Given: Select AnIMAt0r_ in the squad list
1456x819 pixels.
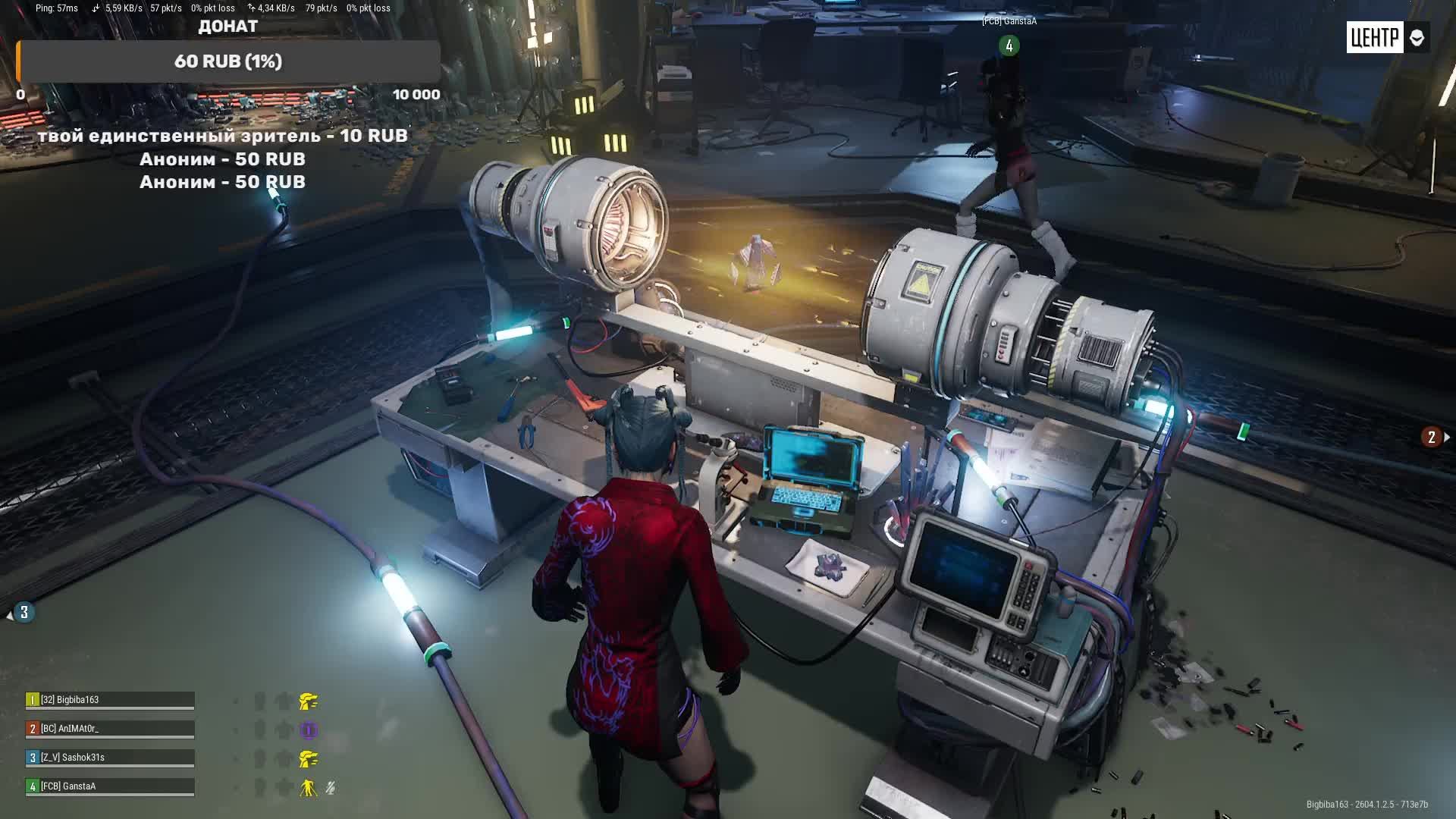Looking at the screenshot, I should coord(110,729).
